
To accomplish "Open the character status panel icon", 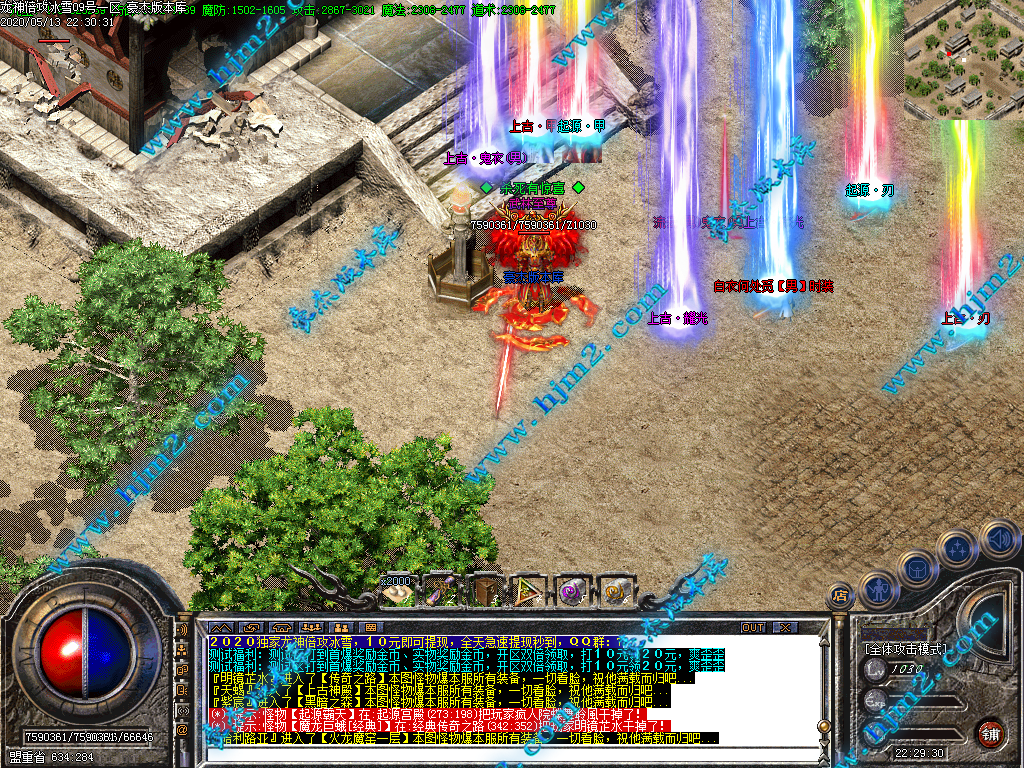I will 877,590.
